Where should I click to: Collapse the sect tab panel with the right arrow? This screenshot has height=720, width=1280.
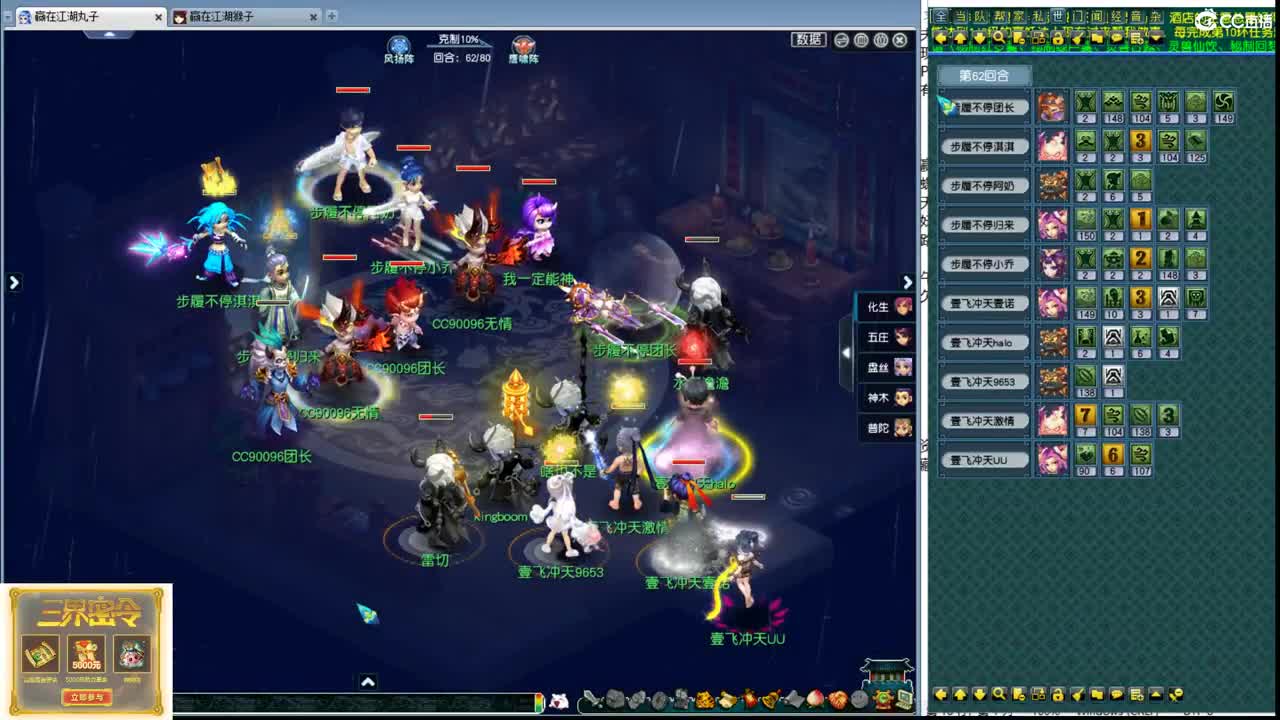[908, 282]
